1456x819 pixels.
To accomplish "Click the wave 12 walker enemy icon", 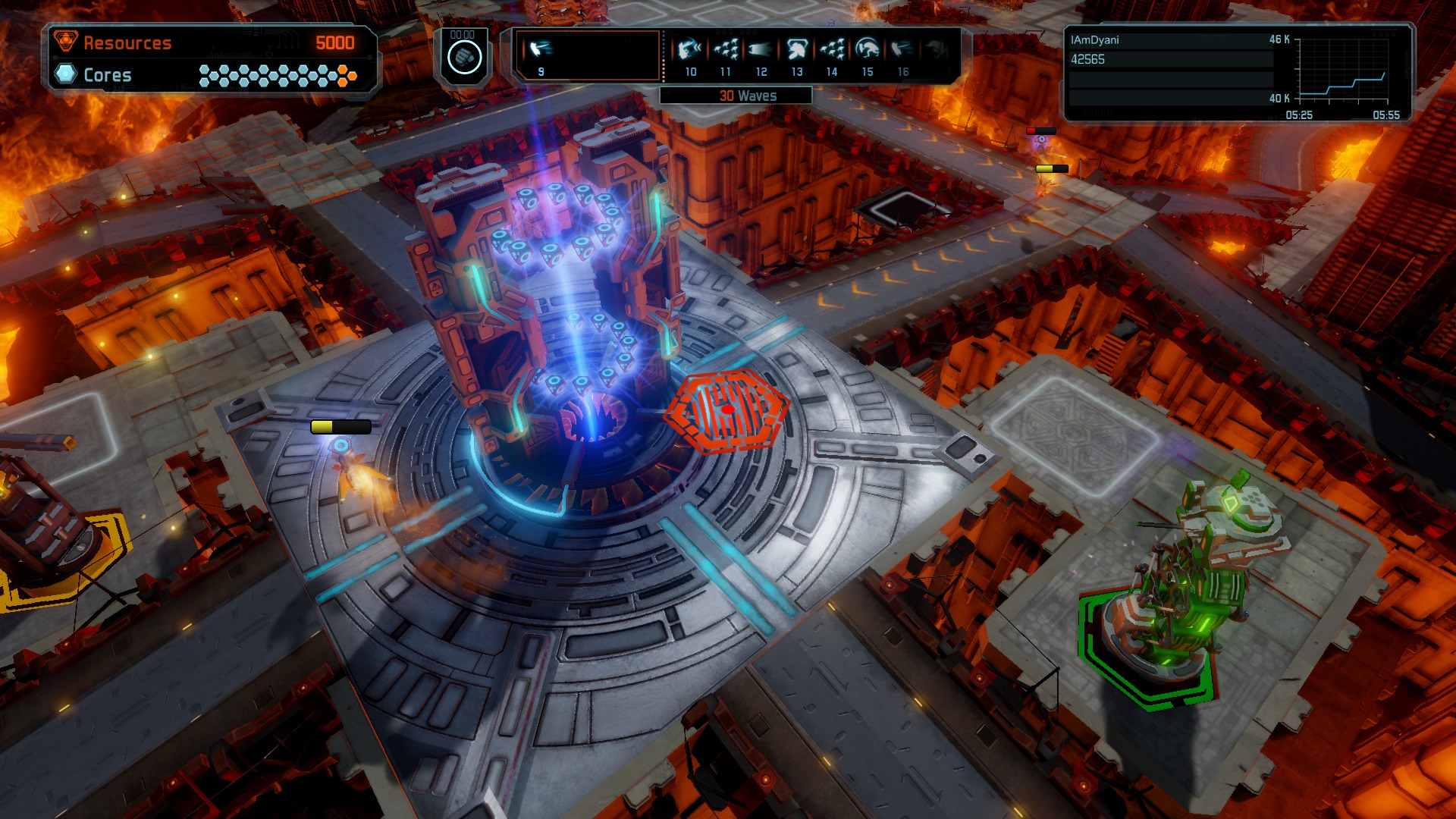I will [760, 49].
